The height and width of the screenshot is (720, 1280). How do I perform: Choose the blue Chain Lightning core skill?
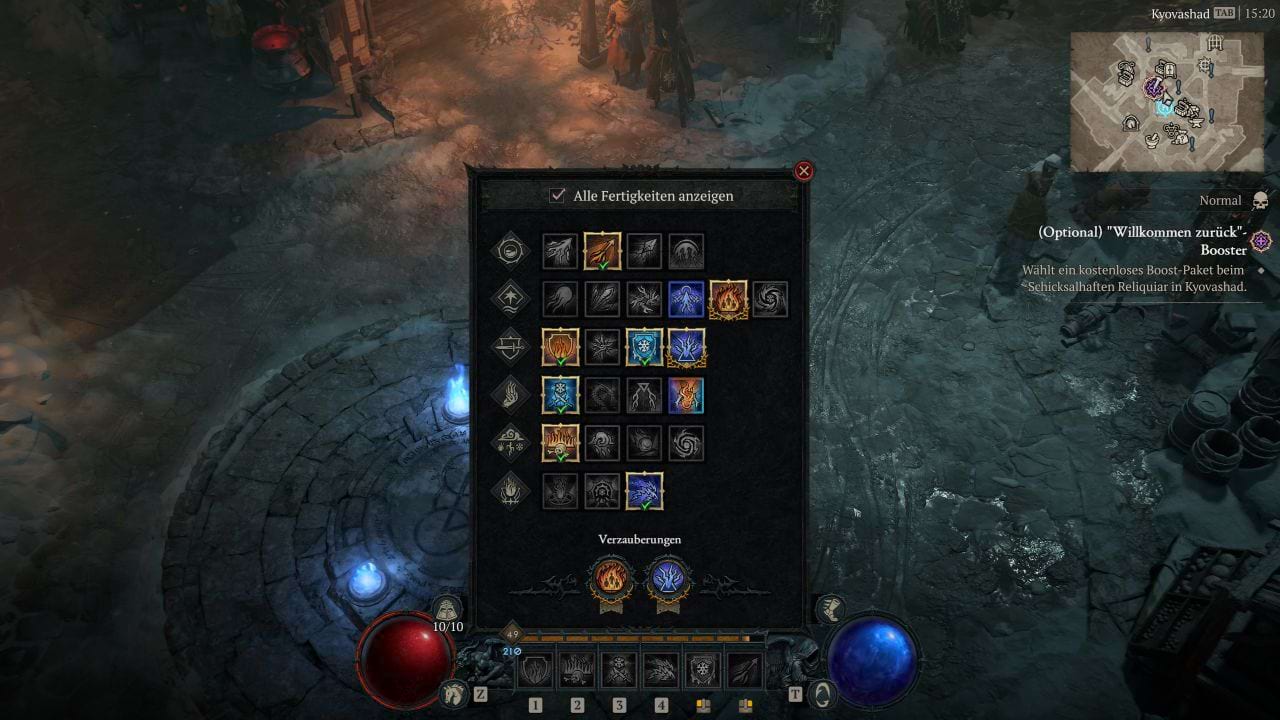pos(685,299)
